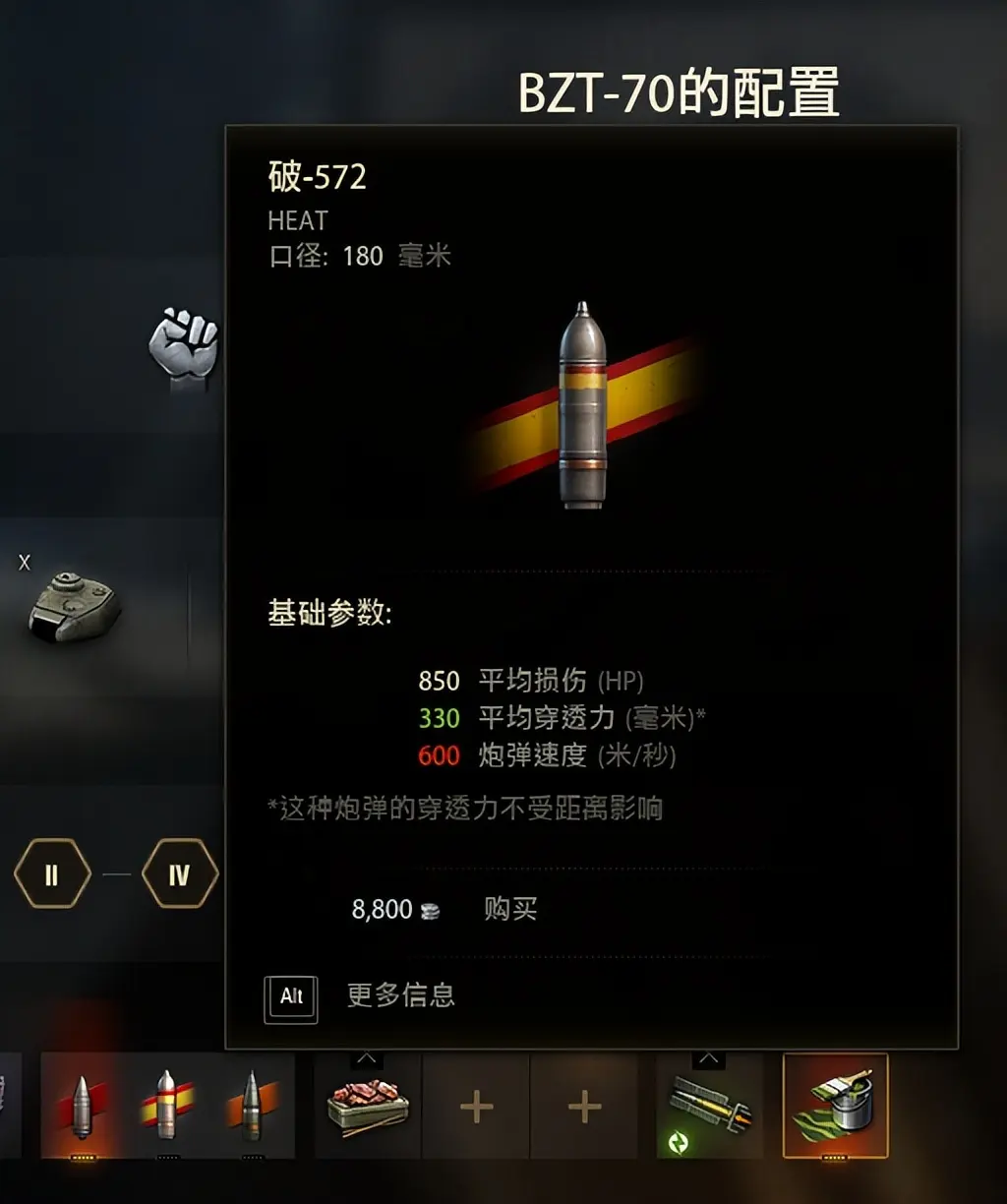
Task: Select the camouflage paint bucket slot
Action: (x=835, y=1107)
